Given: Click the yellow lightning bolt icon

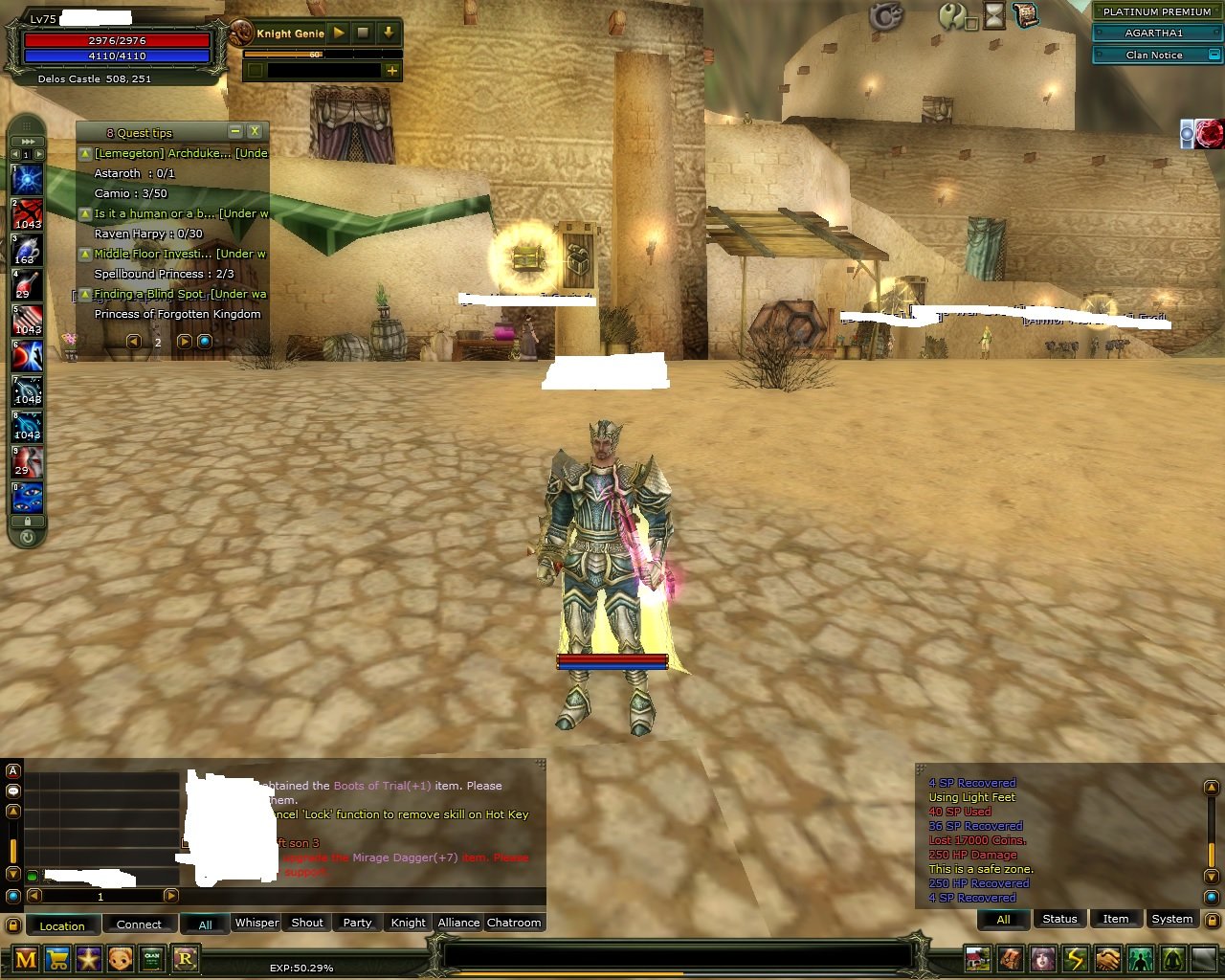Looking at the screenshot, I should click(1074, 957).
